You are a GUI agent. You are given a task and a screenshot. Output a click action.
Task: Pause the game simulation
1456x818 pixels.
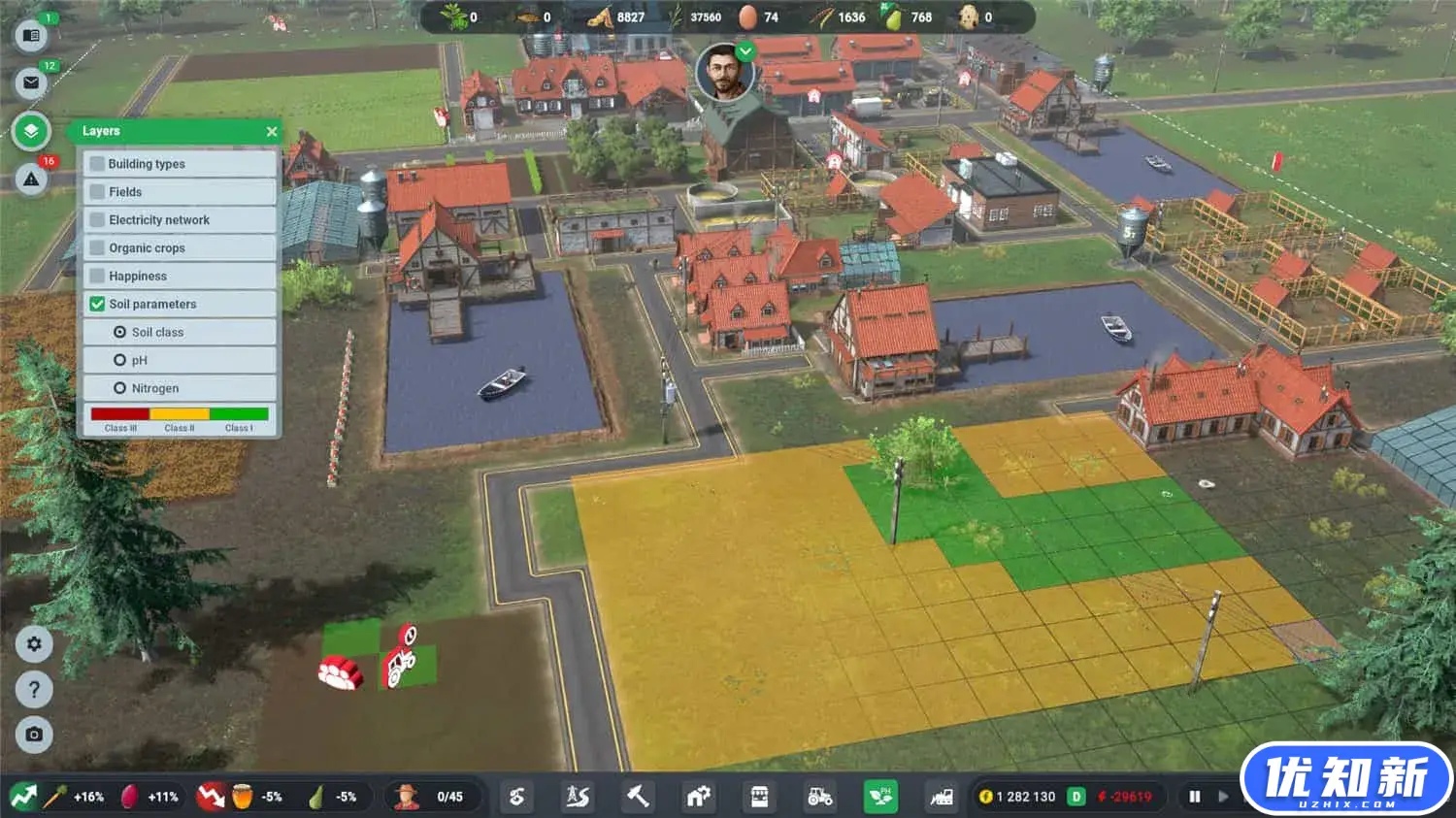[1194, 796]
